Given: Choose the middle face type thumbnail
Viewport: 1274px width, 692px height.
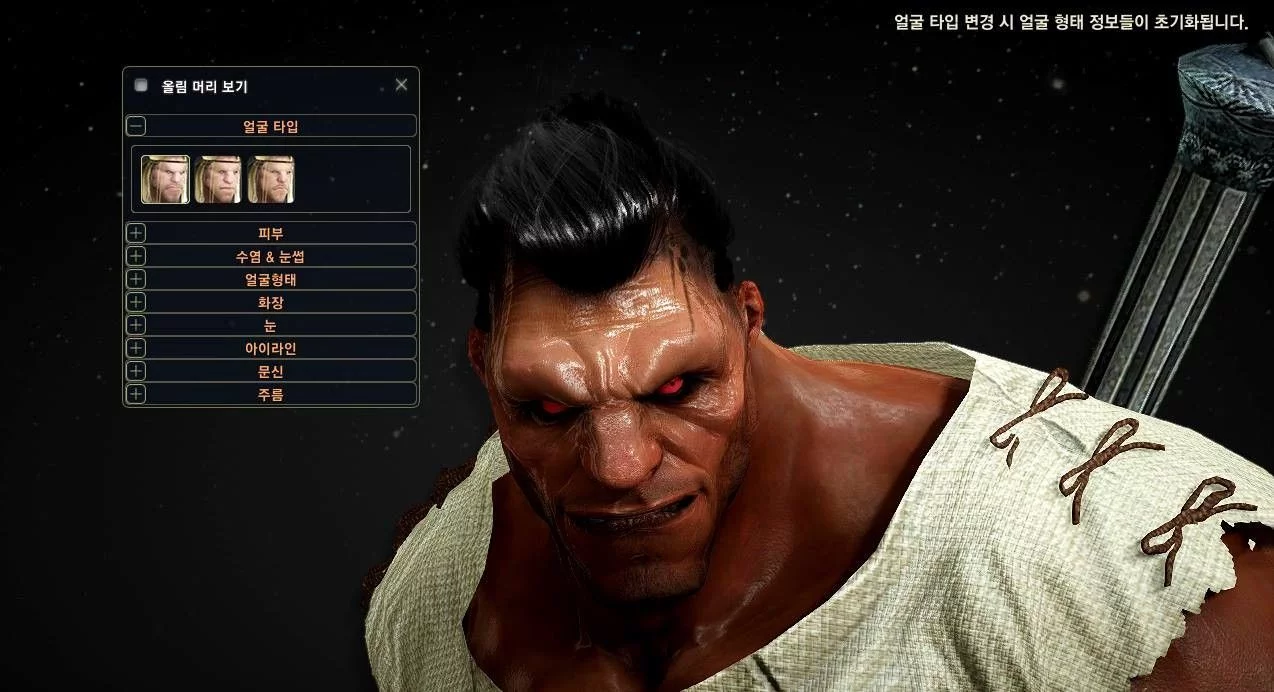Looking at the screenshot, I should point(218,179).
